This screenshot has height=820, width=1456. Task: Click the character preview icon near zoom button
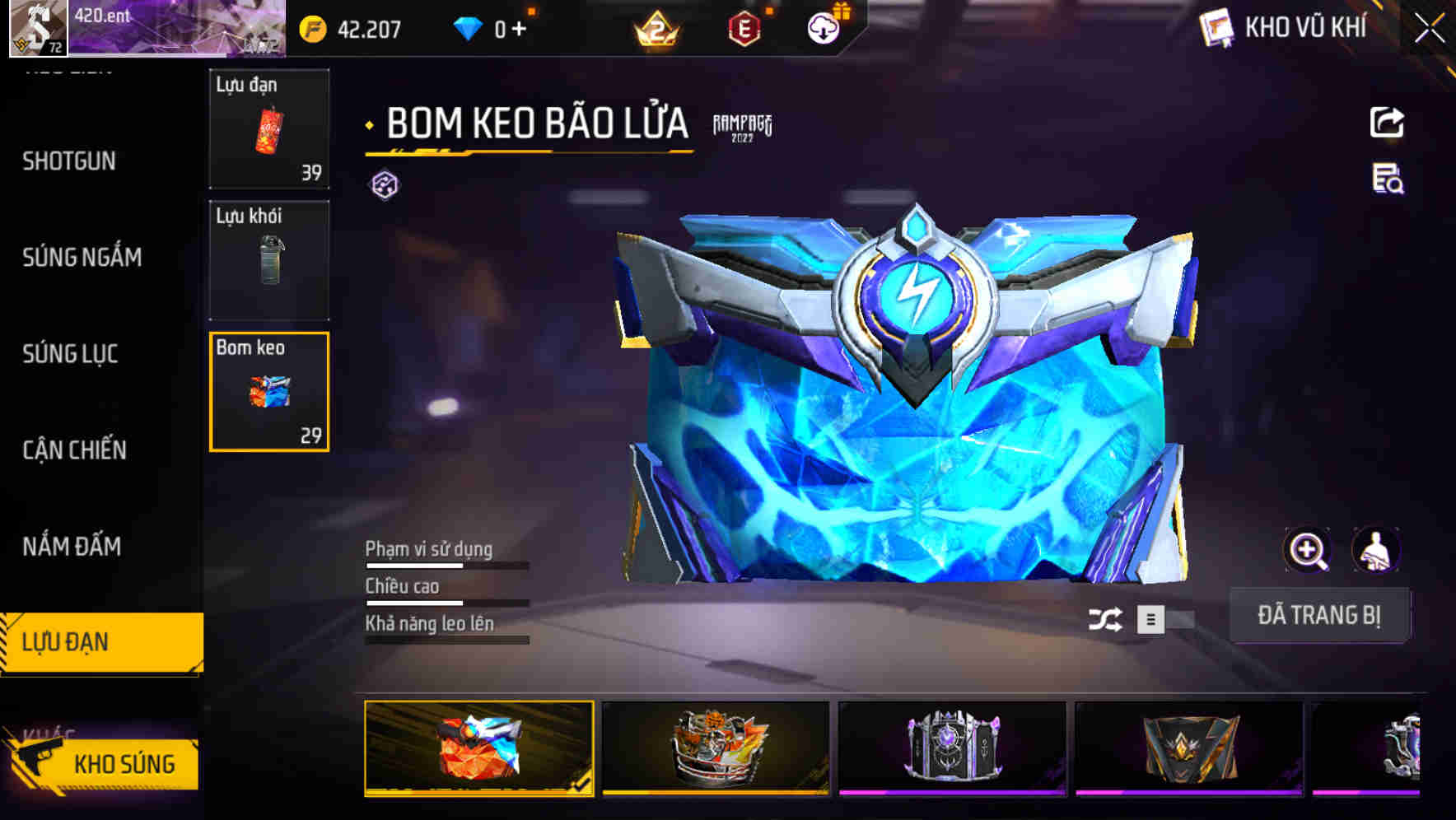(x=1378, y=550)
